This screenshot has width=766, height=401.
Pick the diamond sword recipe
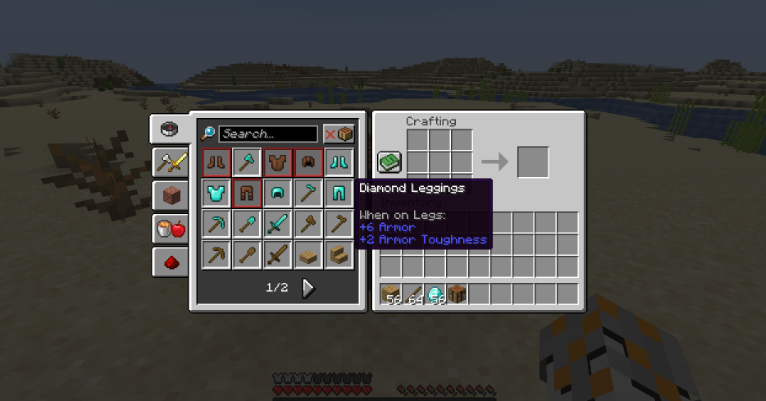(277, 223)
